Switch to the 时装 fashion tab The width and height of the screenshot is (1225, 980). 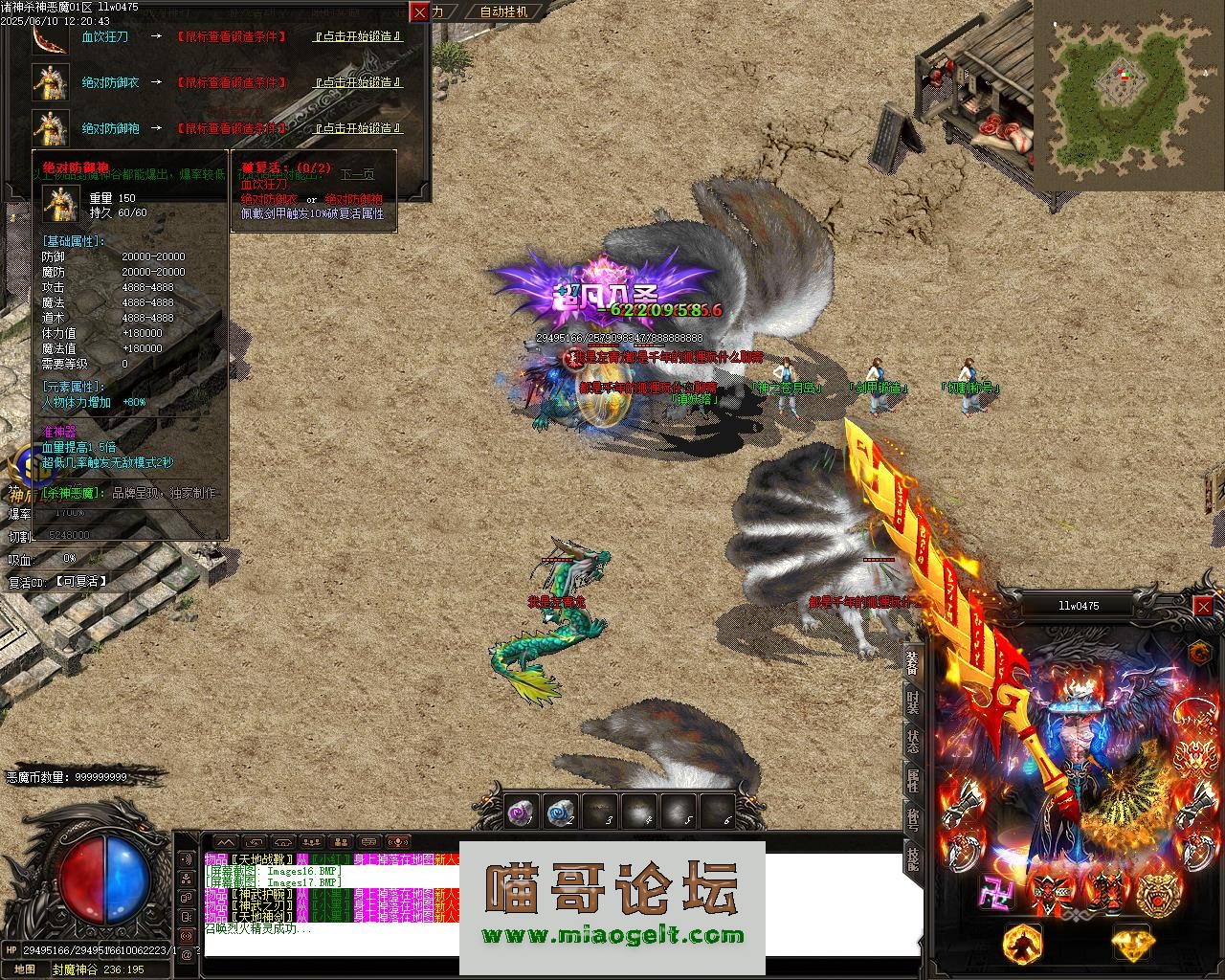pyautogui.click(x=913, y=702)
